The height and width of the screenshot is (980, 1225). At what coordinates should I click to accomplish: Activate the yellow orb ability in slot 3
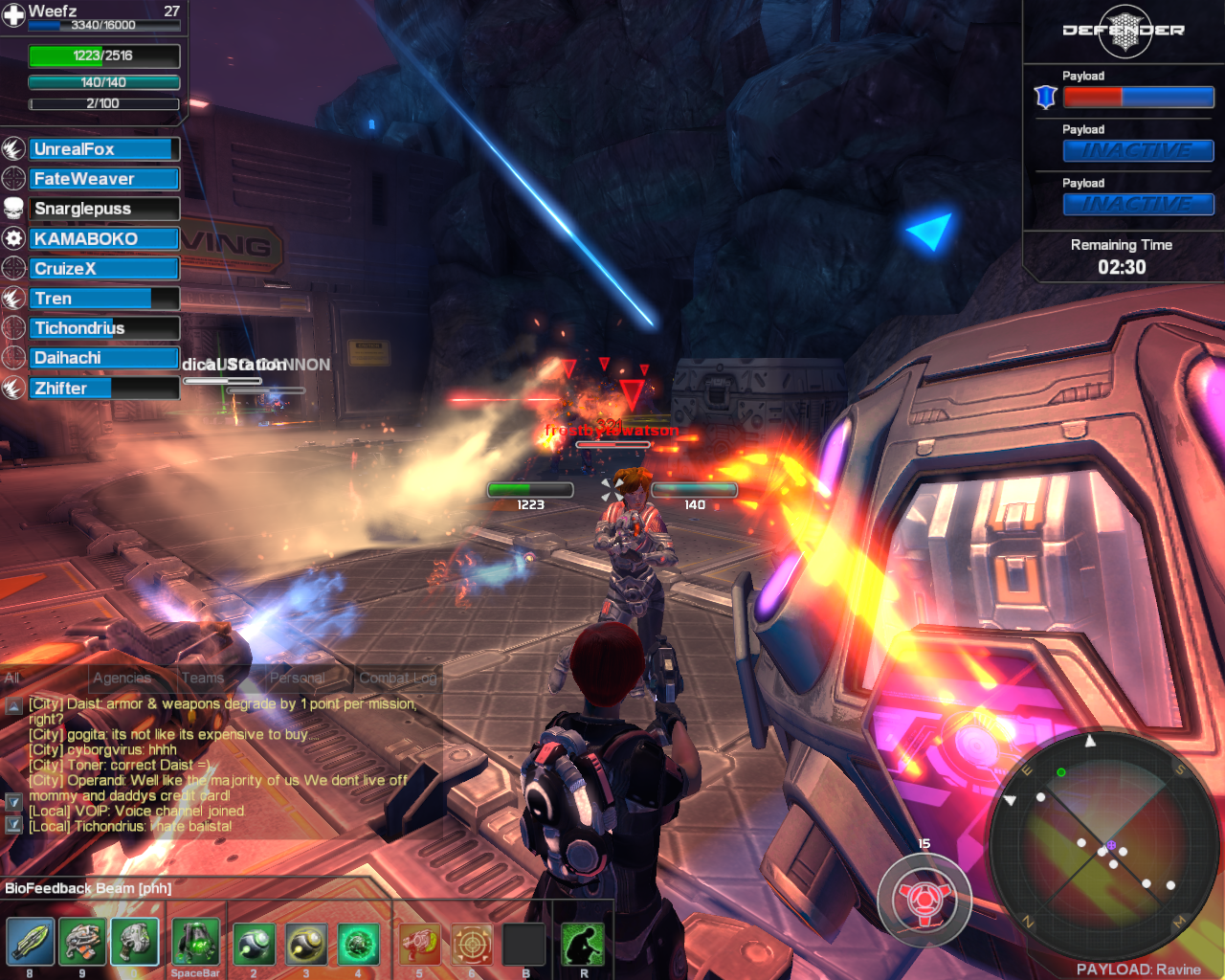(x=306, y=945)
